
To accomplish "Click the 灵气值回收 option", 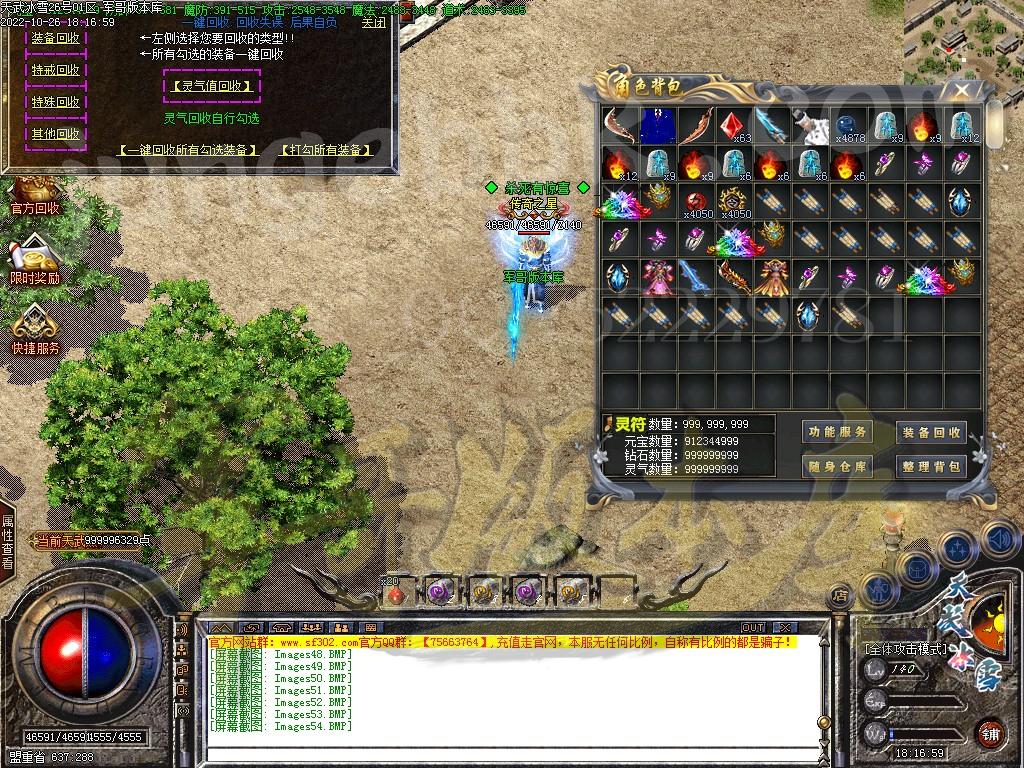I will pyautogui.click(x=211, y=86).
